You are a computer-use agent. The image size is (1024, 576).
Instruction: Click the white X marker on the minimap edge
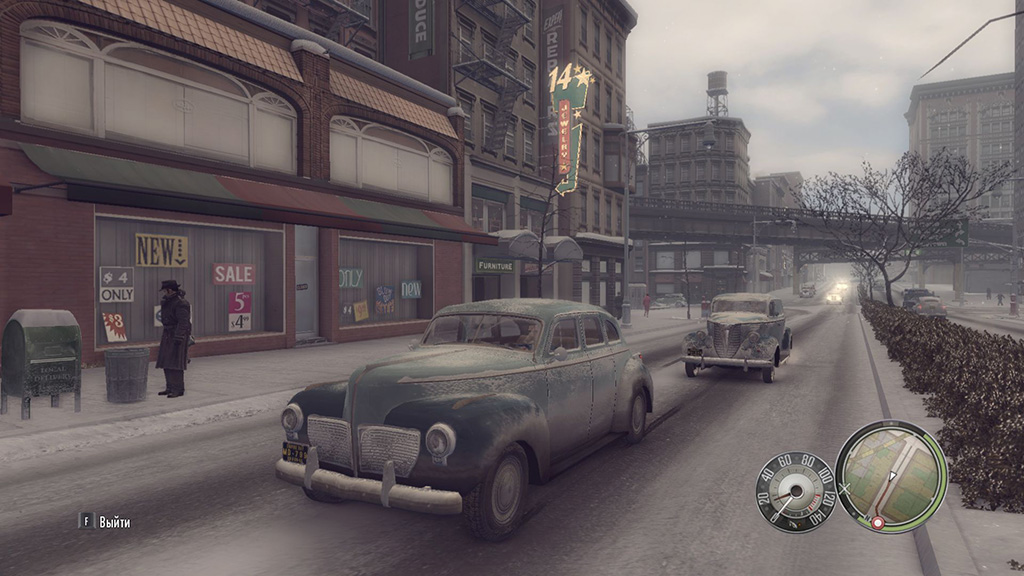(844, 489)
